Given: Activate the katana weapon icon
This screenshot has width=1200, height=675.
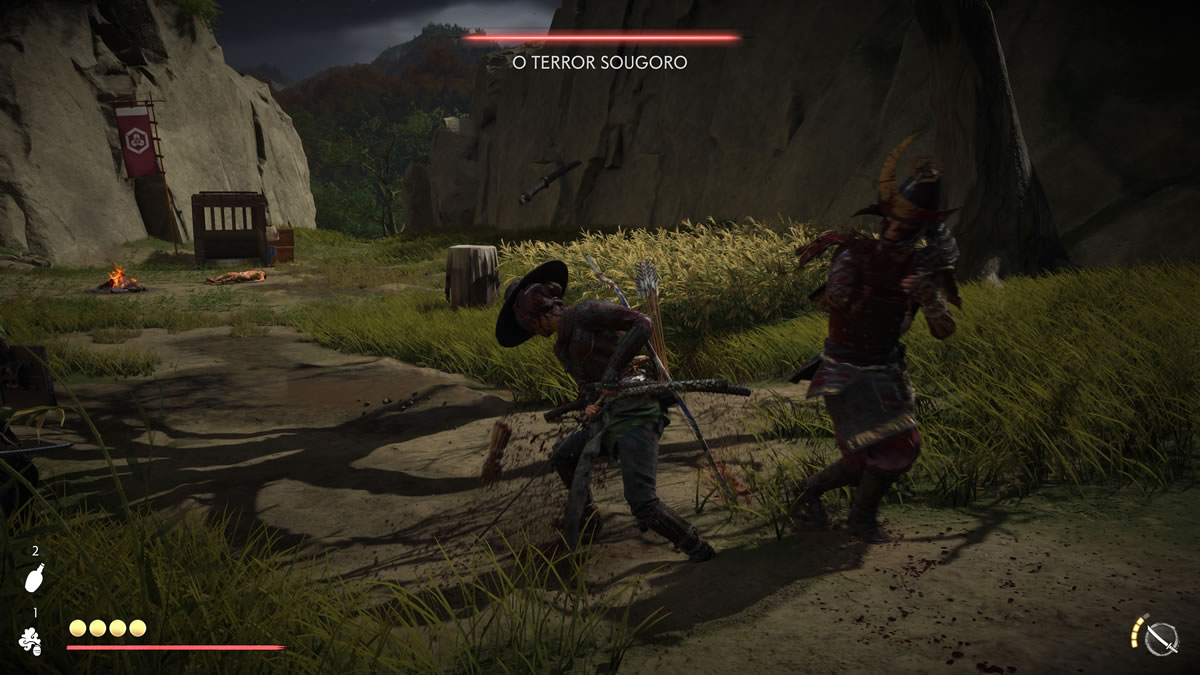Looking at the screenshot, I should (x=1161, y=638).
